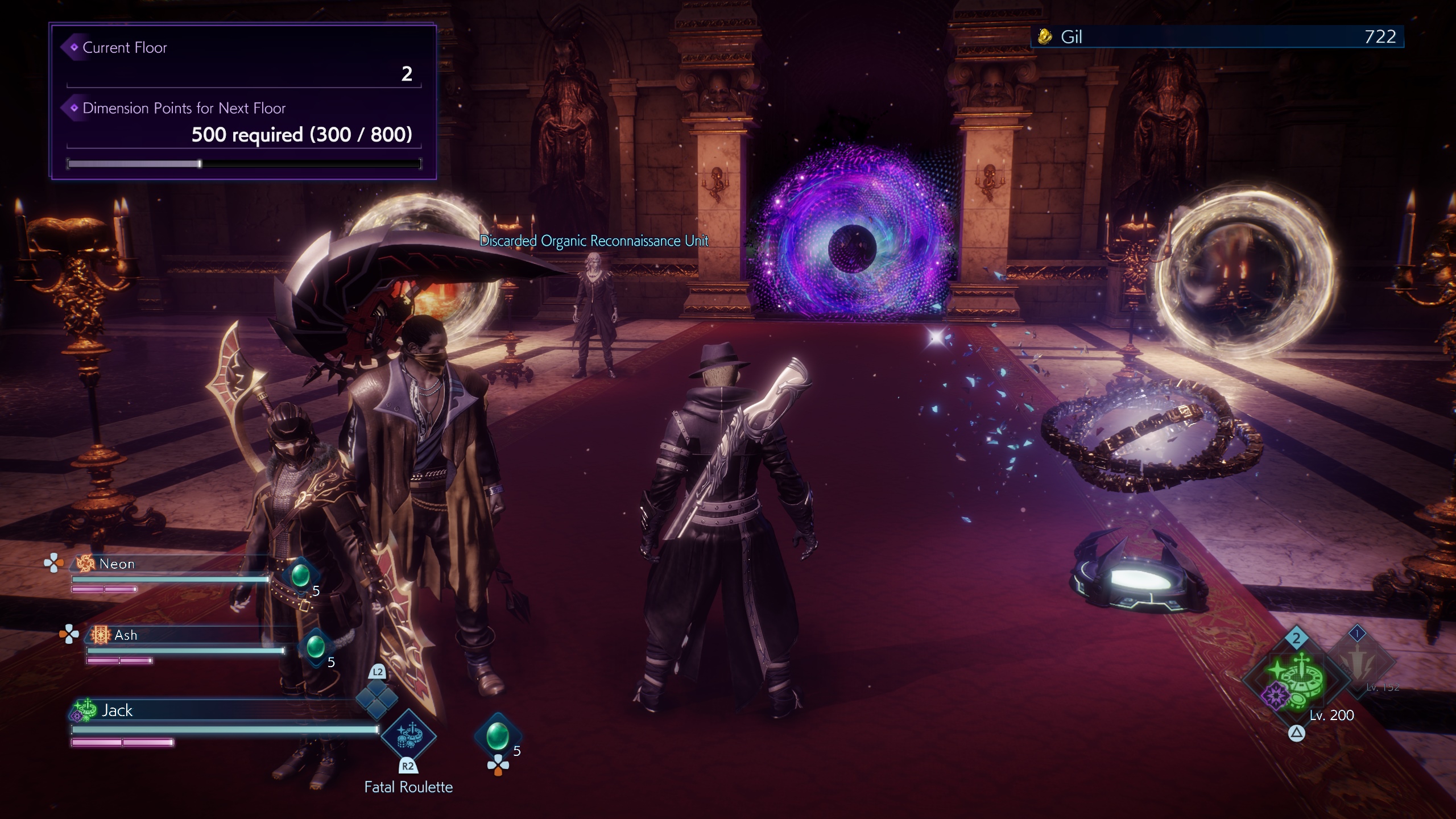Select Ash's green potion orb
The width and height of the screenshot is (1456, 819).
click(x=315, y=647)
